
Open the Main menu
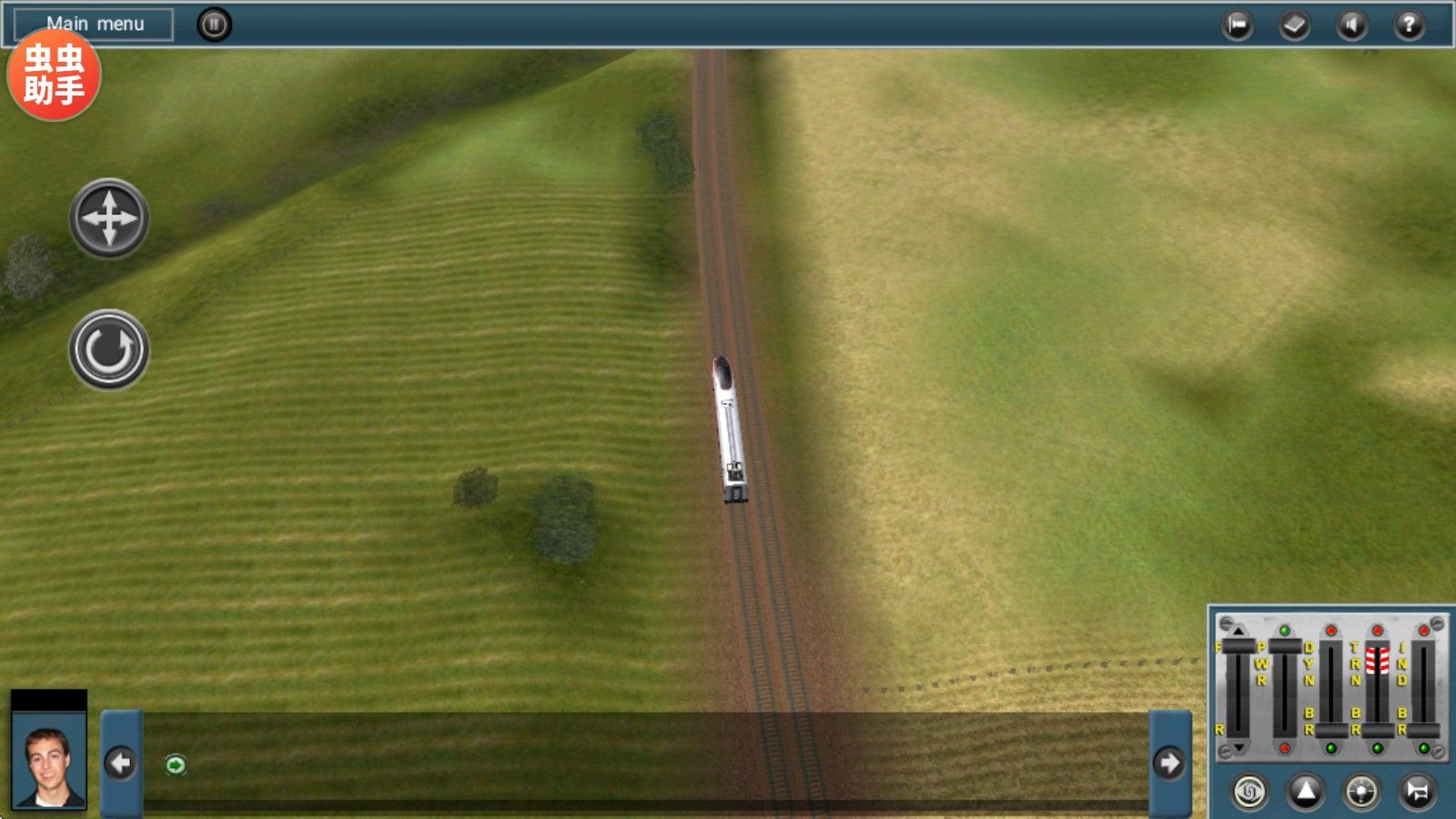point(95,25)
